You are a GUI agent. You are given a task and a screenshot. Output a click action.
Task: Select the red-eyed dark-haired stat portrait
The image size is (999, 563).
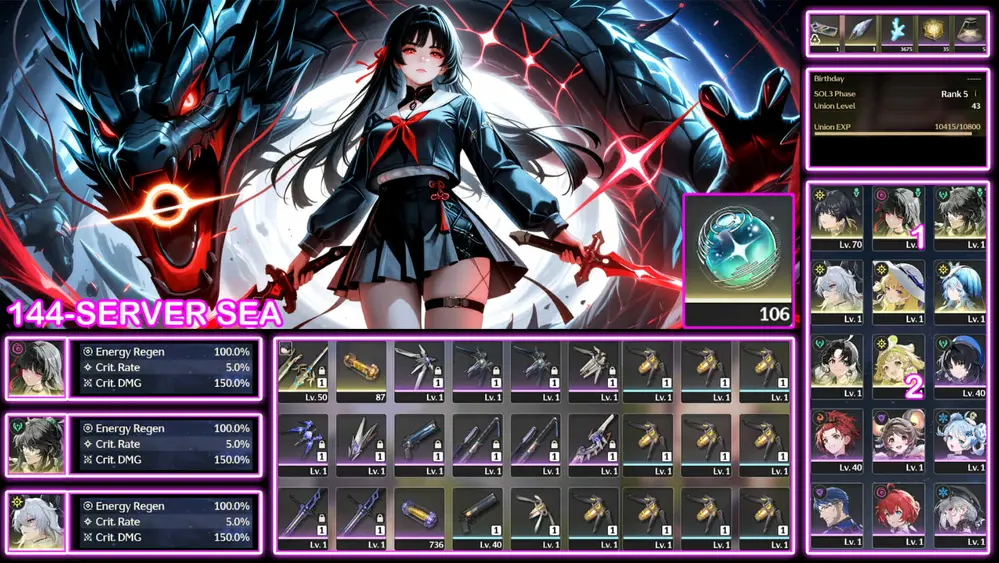37,367
